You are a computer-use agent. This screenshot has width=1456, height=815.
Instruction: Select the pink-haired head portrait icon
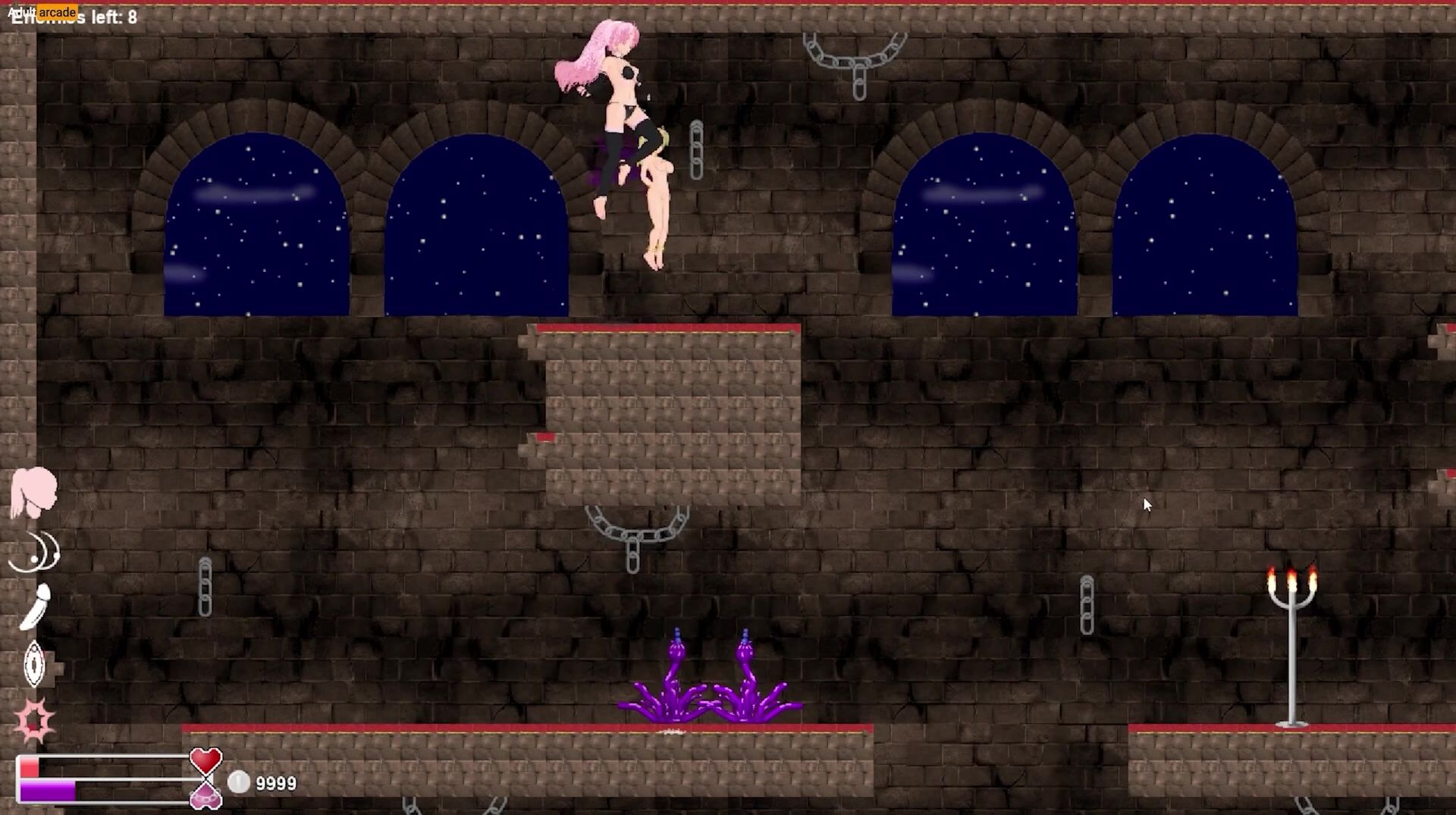[x=33, y=492]
